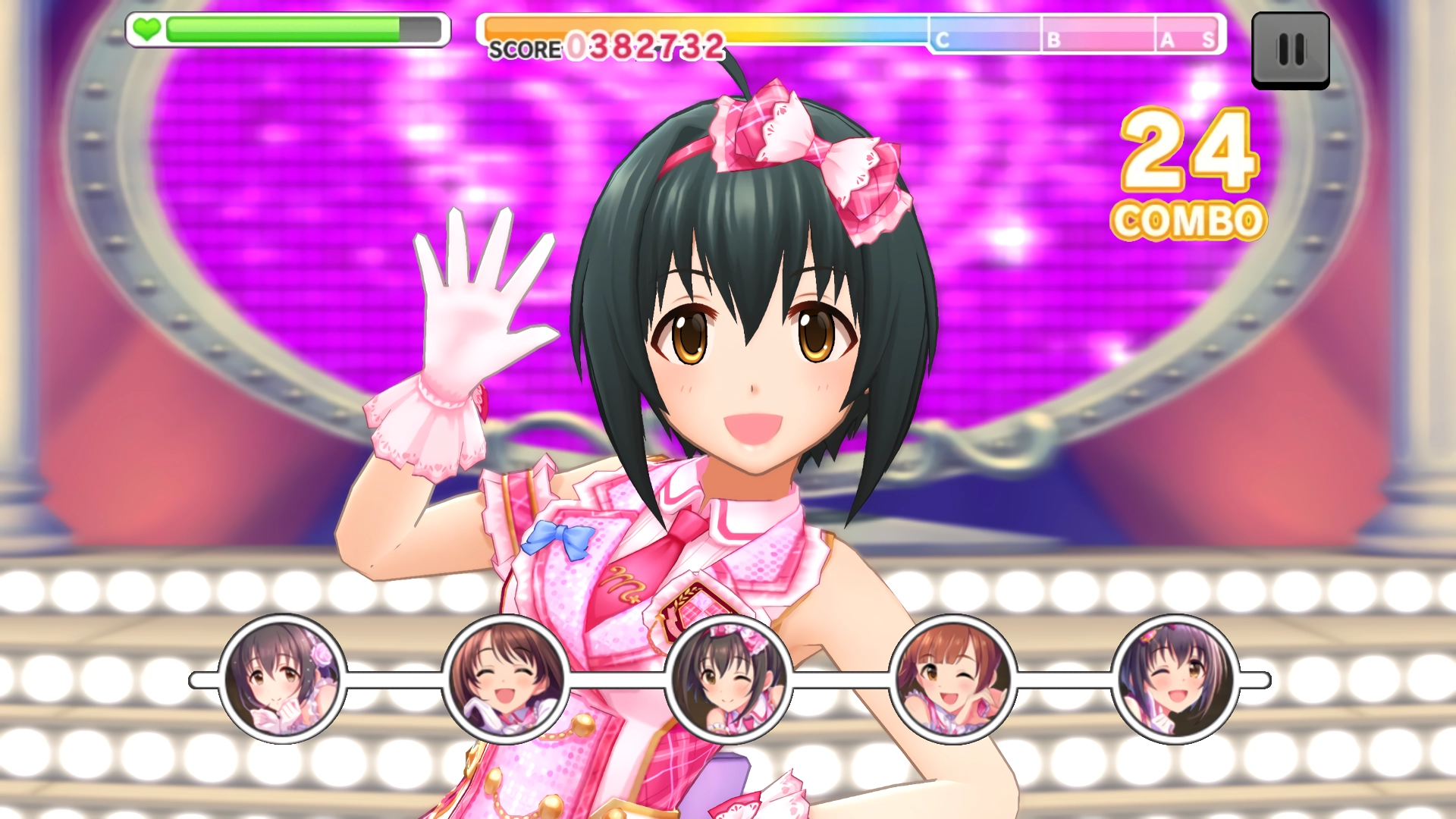1456x819 pixels.
Task: Tap the idol portrait with purple rose hairpiece
Action: (282, 679)
